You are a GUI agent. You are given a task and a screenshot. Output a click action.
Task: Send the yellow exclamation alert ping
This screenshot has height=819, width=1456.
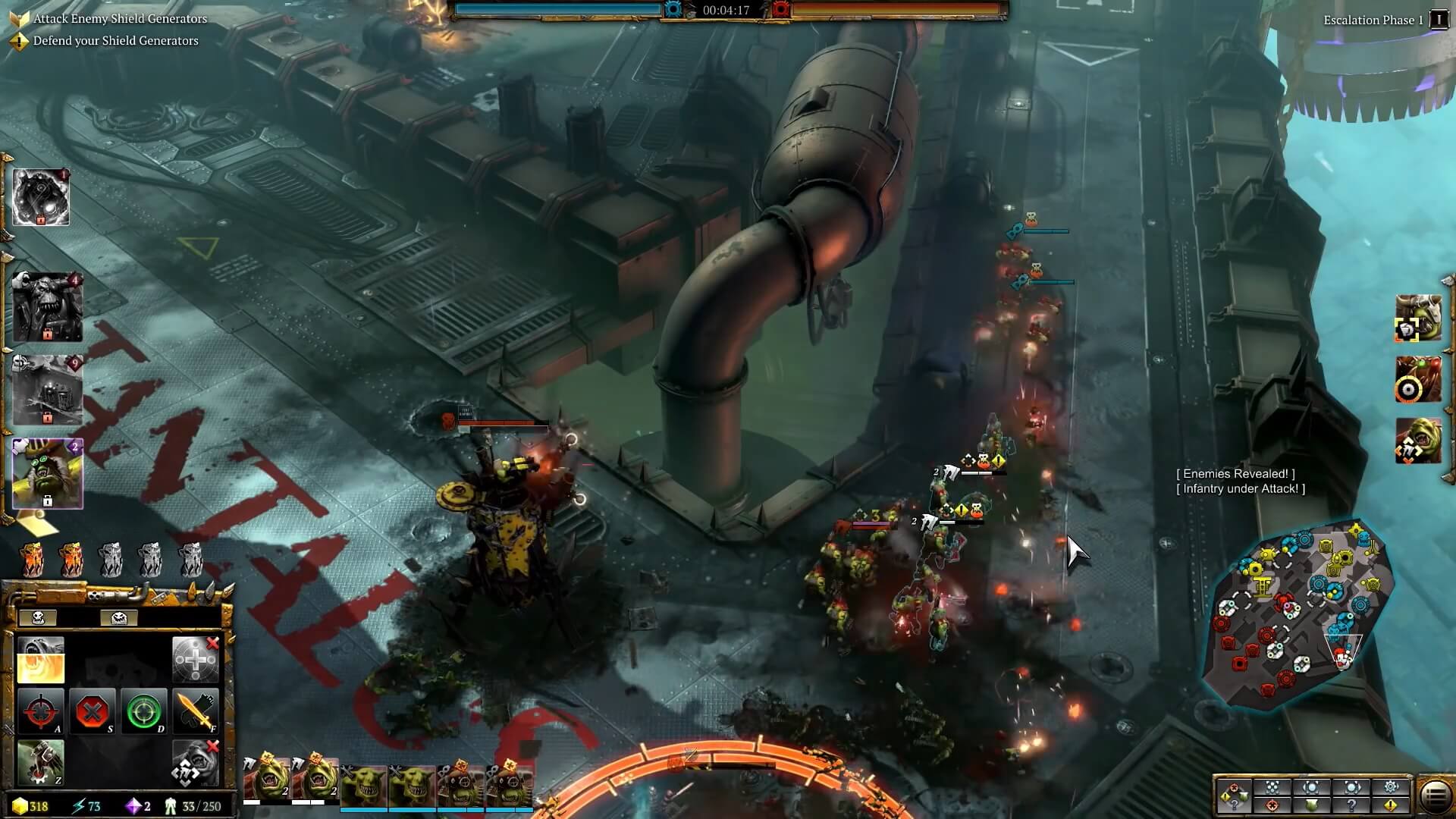(1391, 805)
